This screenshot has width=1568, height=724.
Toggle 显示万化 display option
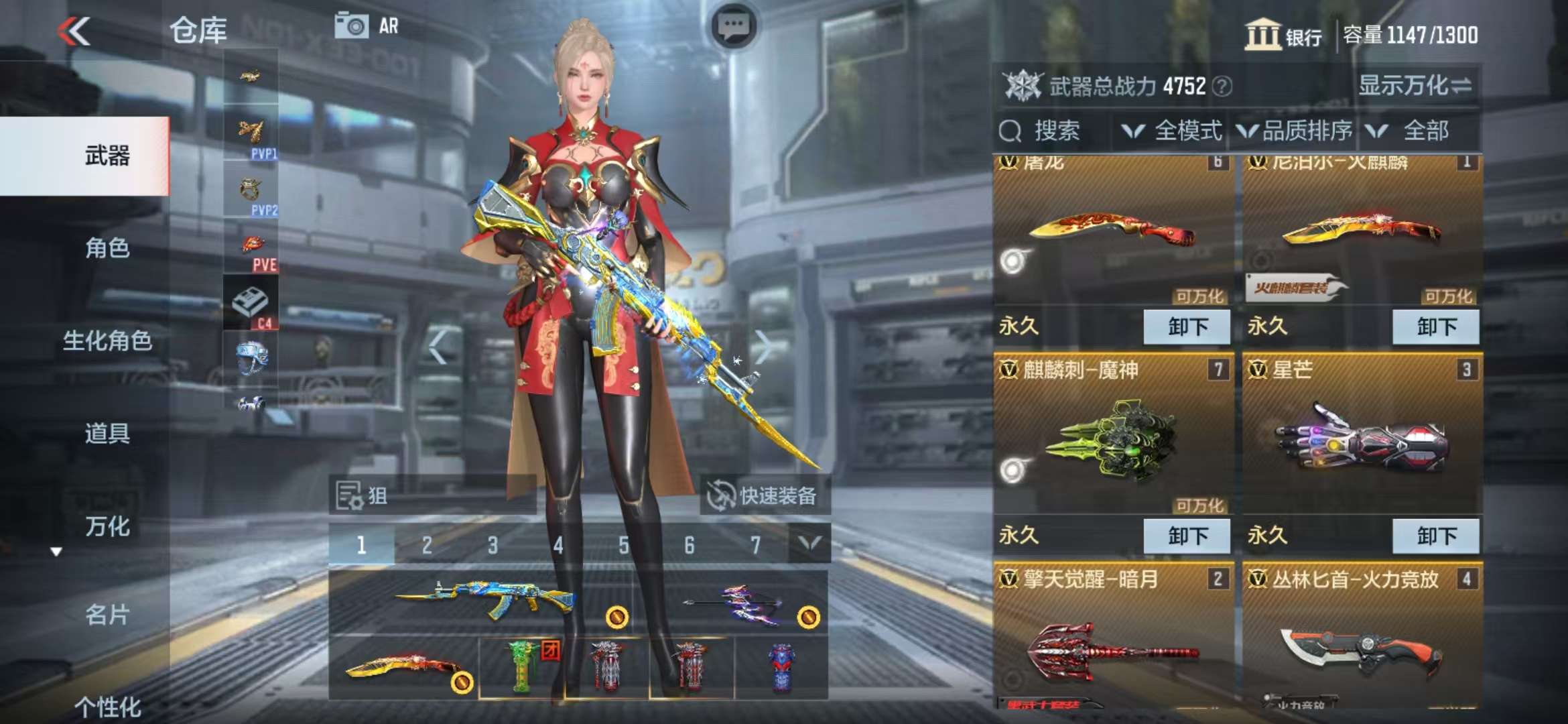pyautogui.click(x=1414, y=85)
